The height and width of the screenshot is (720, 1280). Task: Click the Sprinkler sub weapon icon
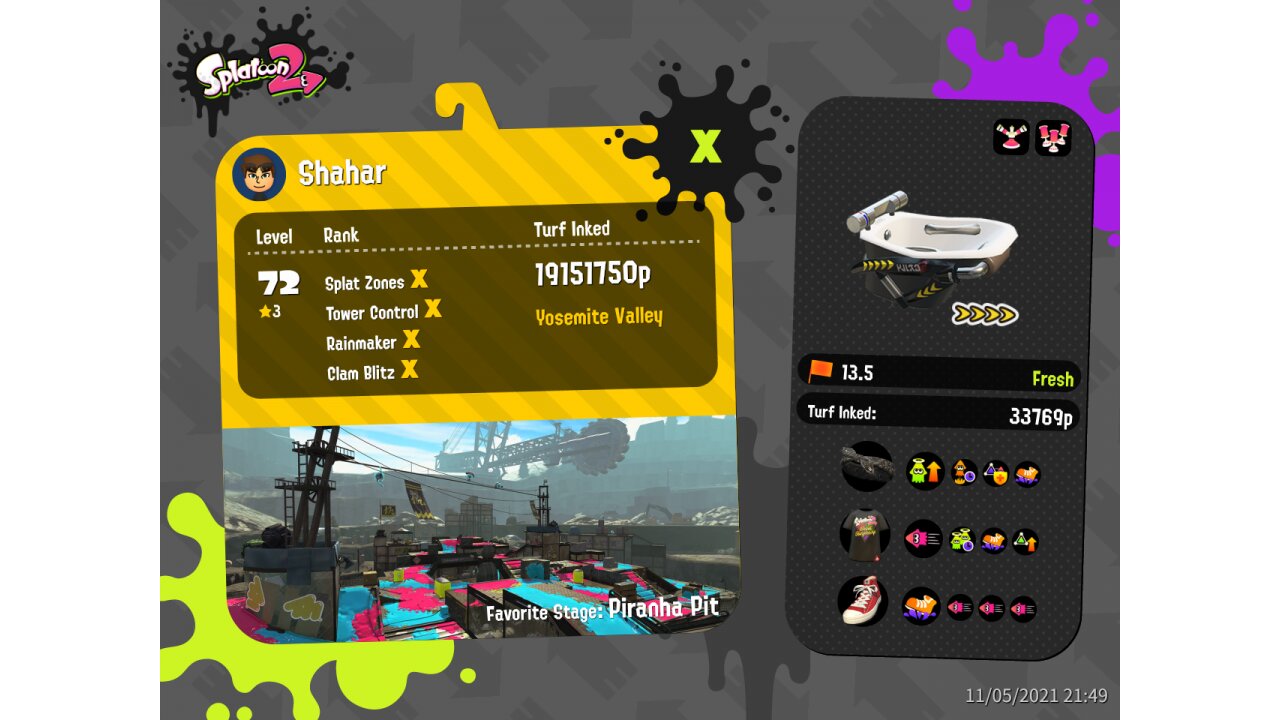(1011, 137)
